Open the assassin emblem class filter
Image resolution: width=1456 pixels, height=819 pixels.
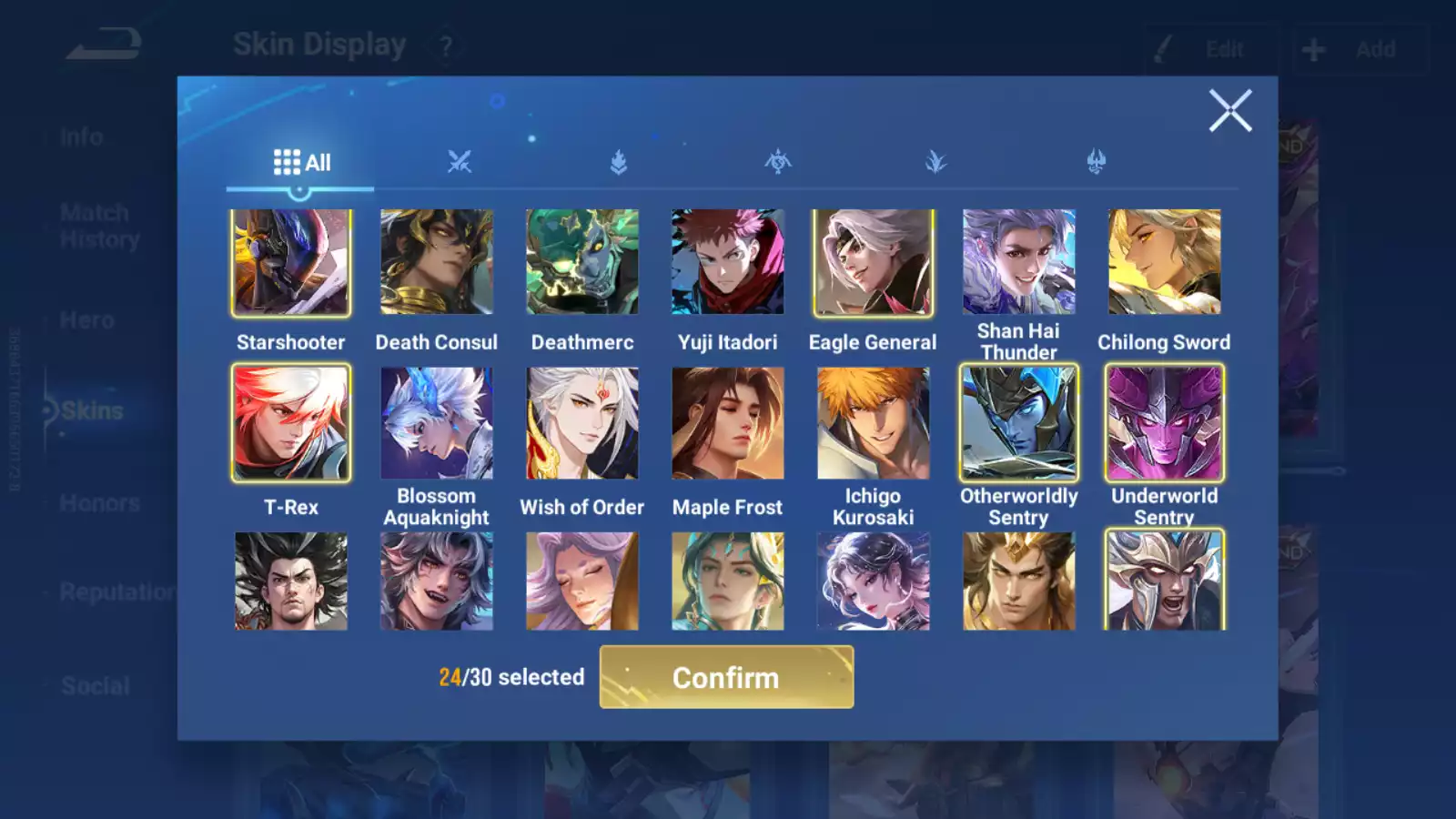pos(778,161)
